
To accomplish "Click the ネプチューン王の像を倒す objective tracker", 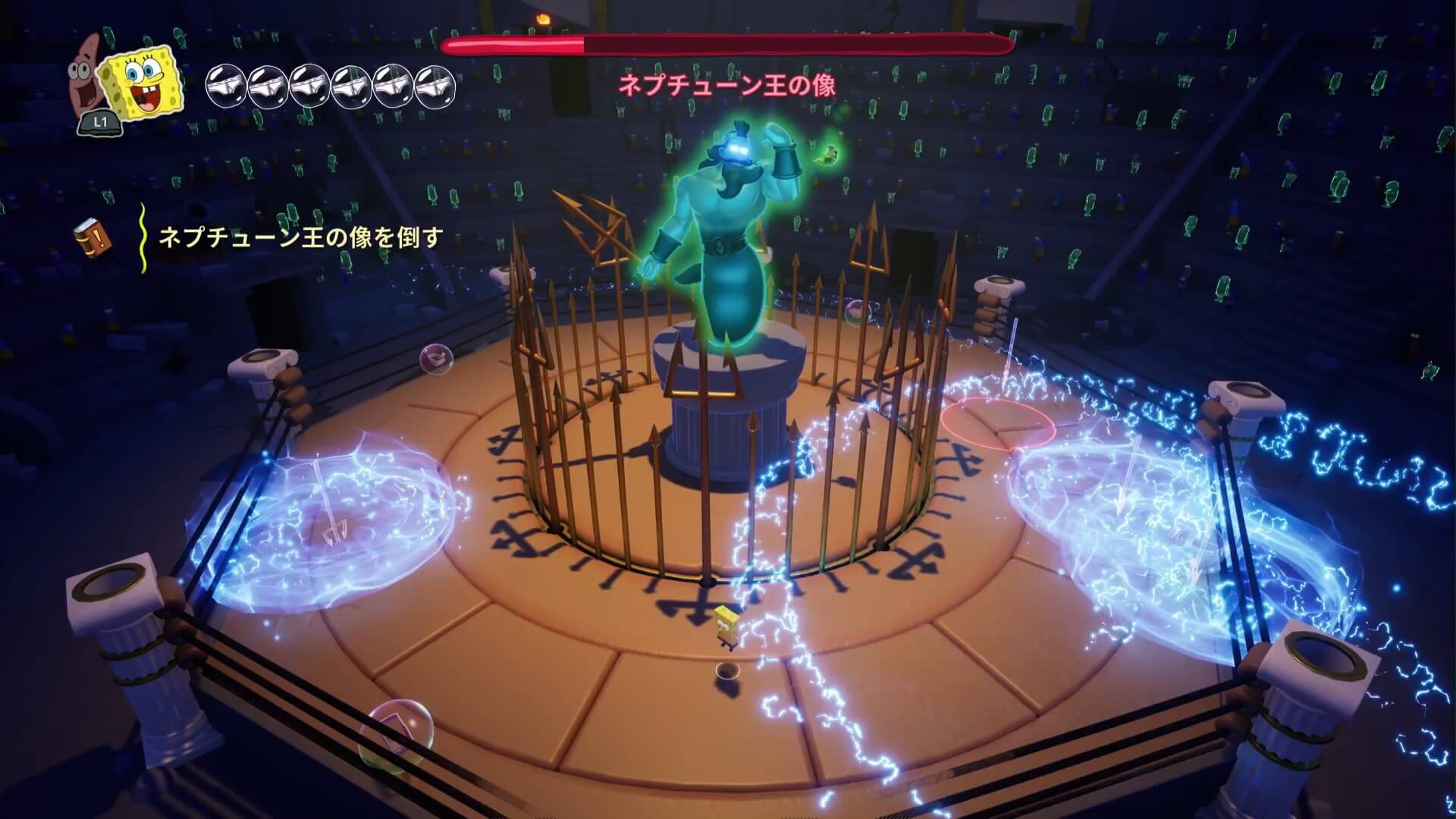I will pos(300,237).
